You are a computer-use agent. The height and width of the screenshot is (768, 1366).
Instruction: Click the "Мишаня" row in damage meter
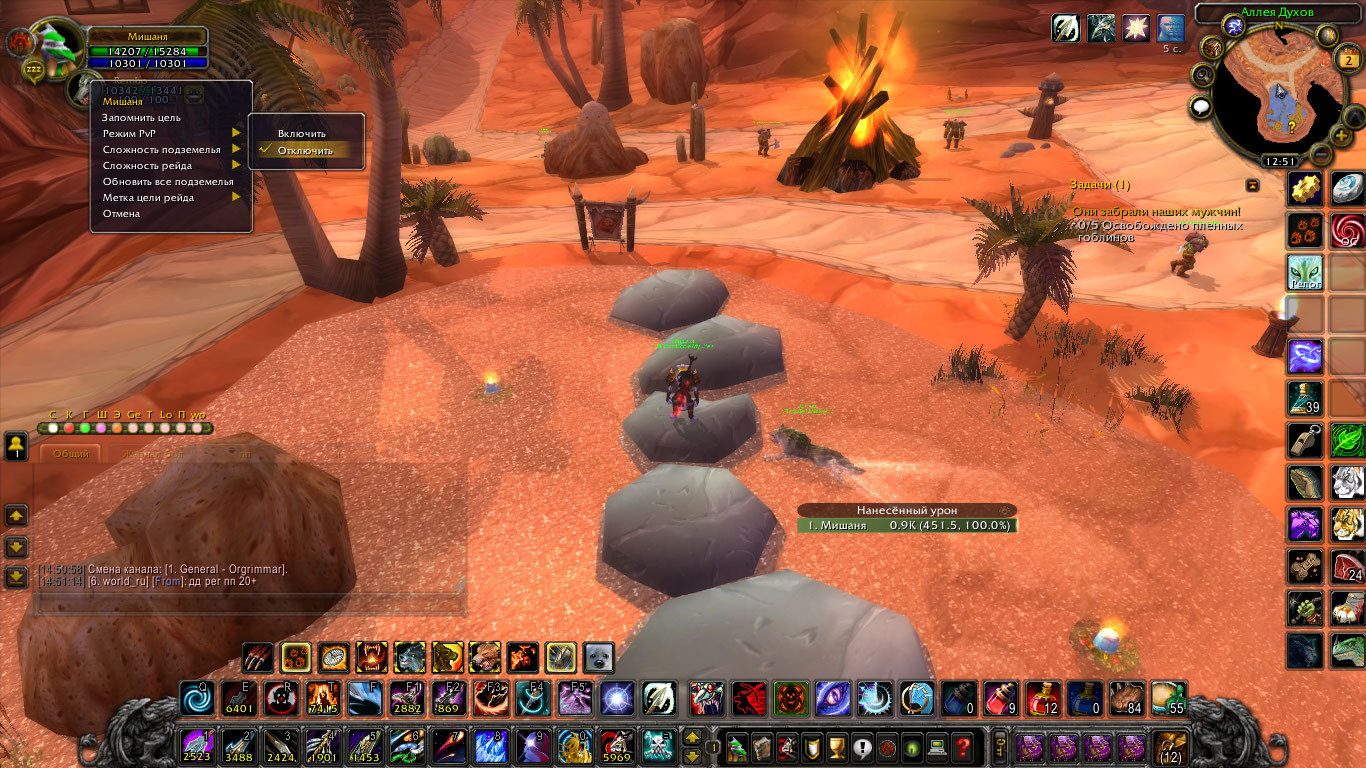pos(906,525)
